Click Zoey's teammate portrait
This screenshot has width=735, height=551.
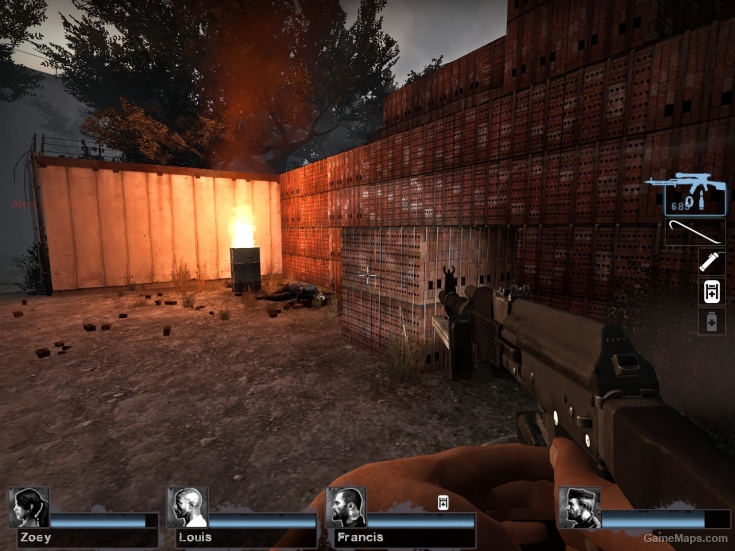29,508
